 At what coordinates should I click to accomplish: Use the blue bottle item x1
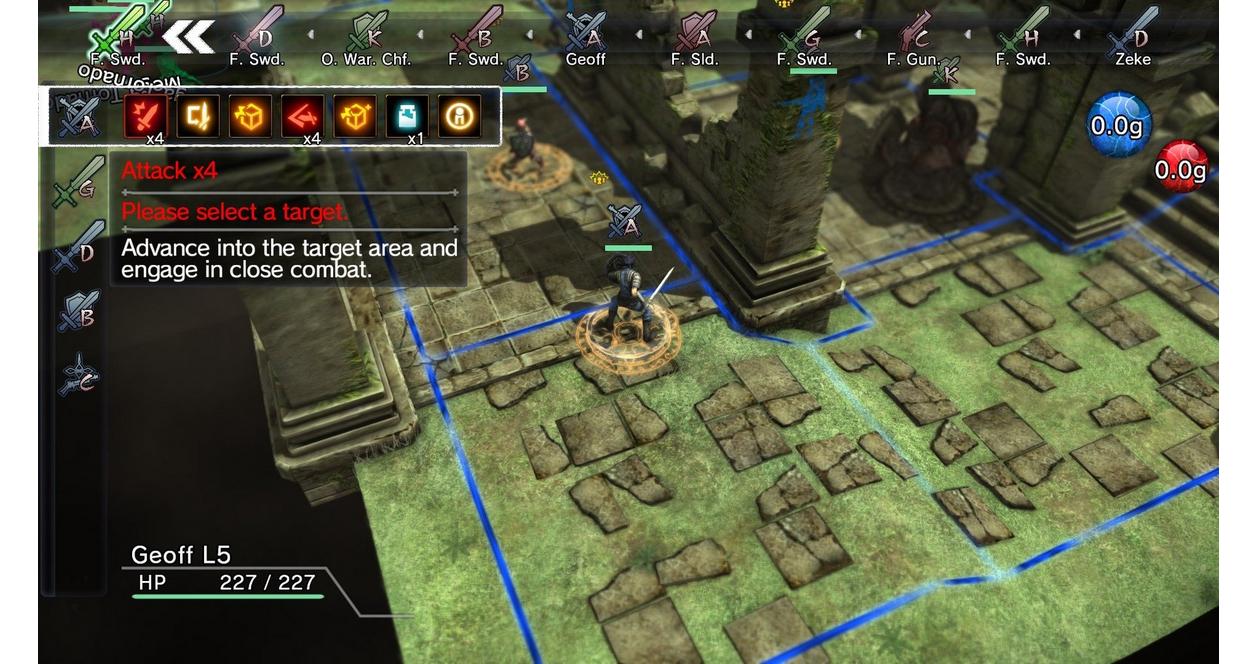click(407, 117)
